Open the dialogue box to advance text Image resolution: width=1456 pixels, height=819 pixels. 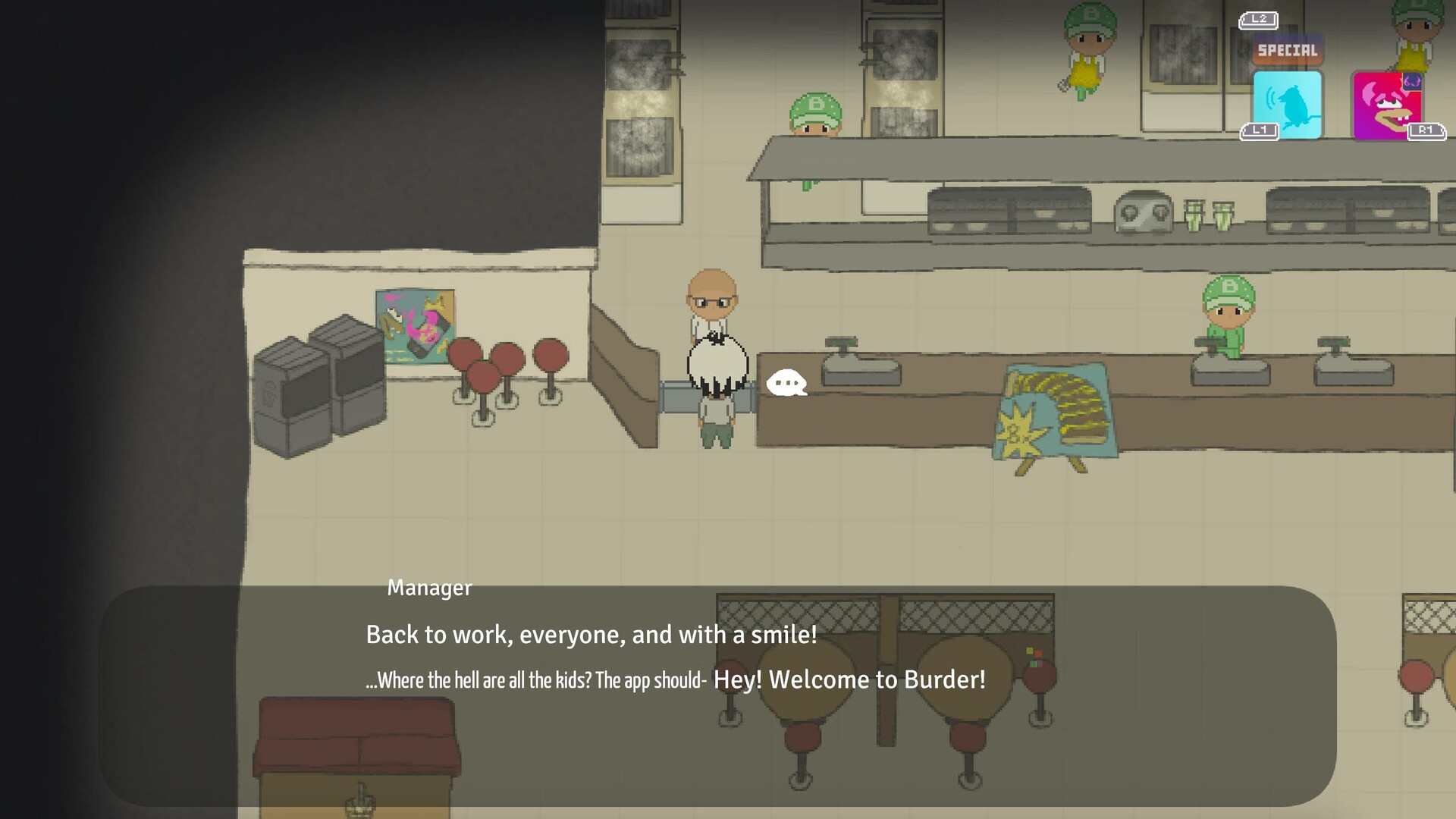point(728,682)
